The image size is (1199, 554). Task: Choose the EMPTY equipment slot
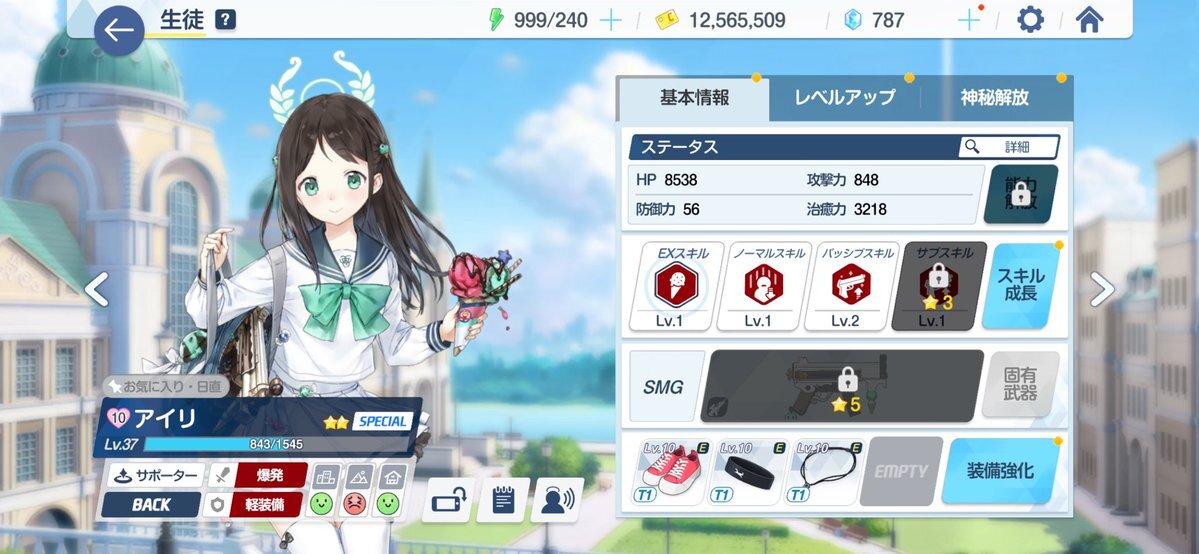(898, 471)
